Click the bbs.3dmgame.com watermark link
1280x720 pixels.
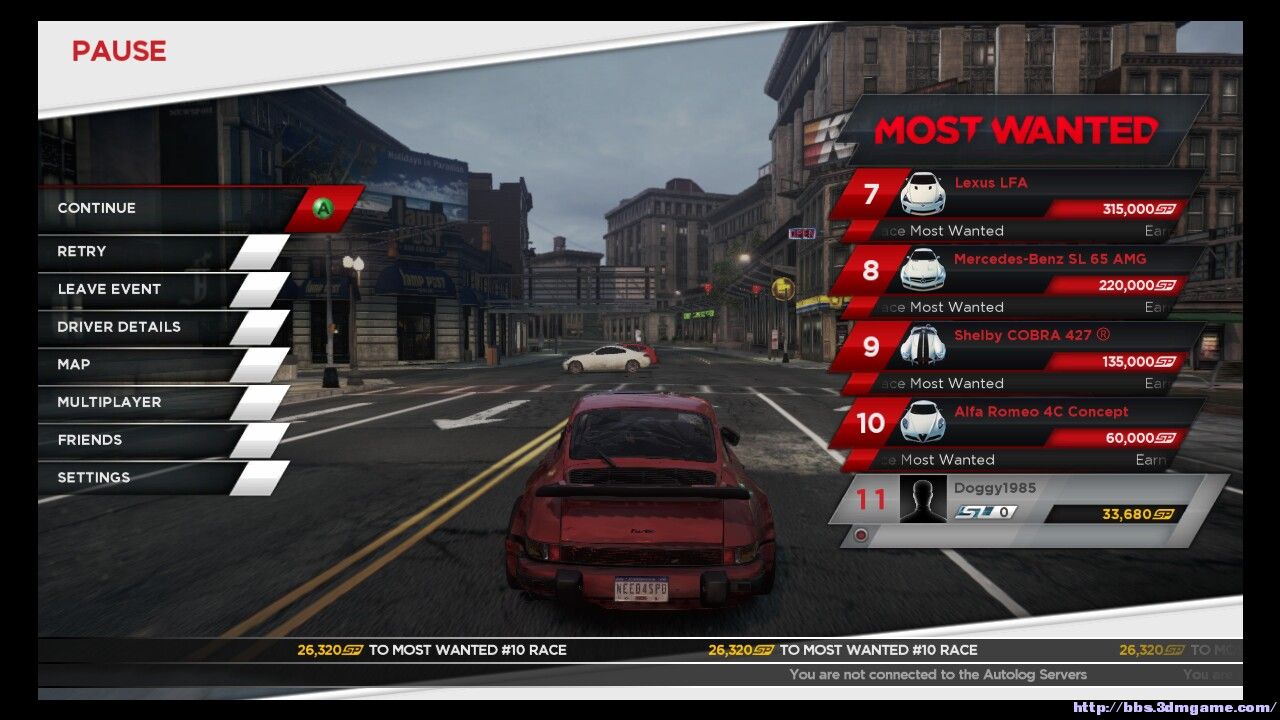(1174, 708)
